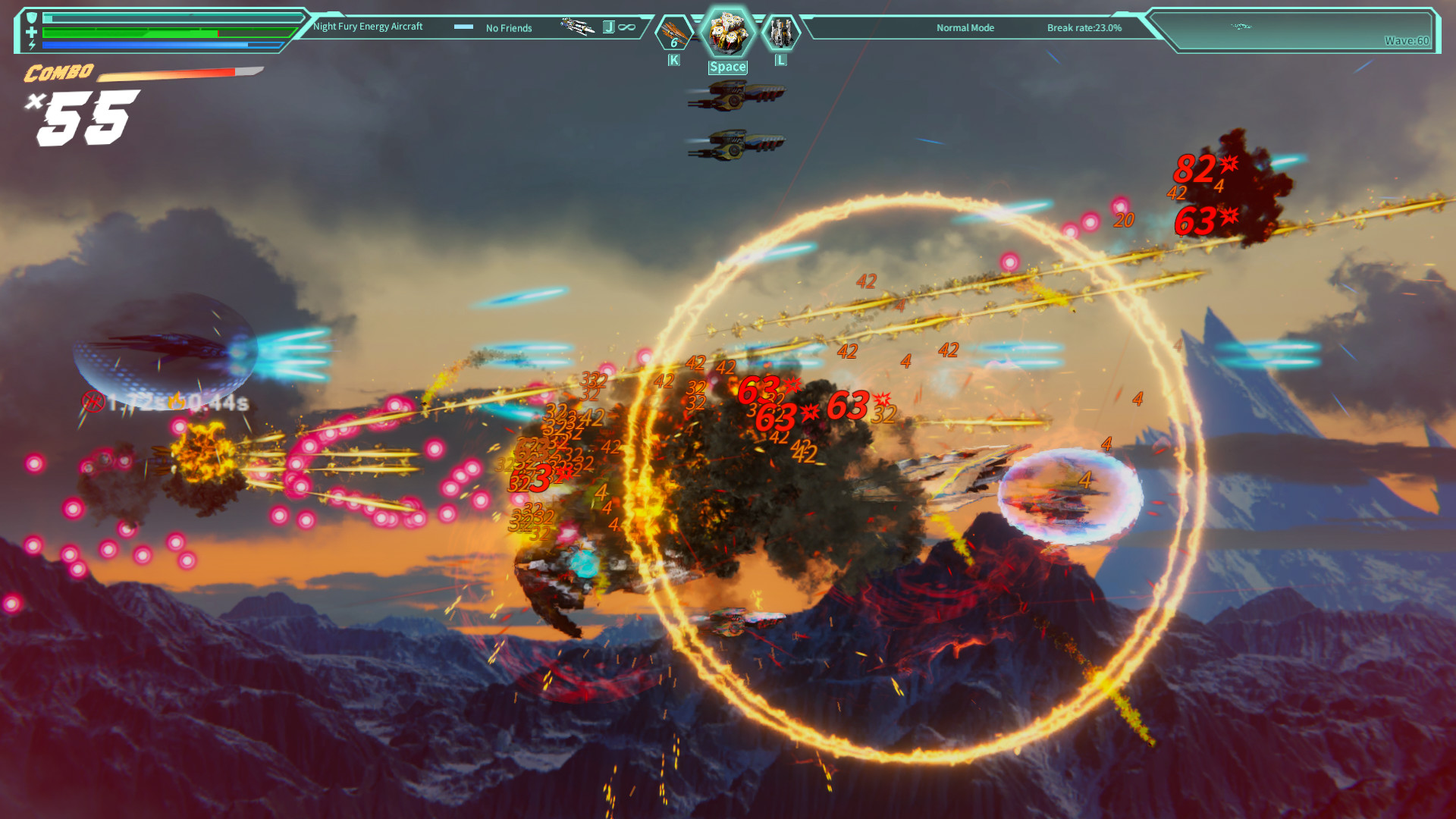Trigger the Space missile swarm ability
This screenshot has width=1456, height=819.
[728, 30]
